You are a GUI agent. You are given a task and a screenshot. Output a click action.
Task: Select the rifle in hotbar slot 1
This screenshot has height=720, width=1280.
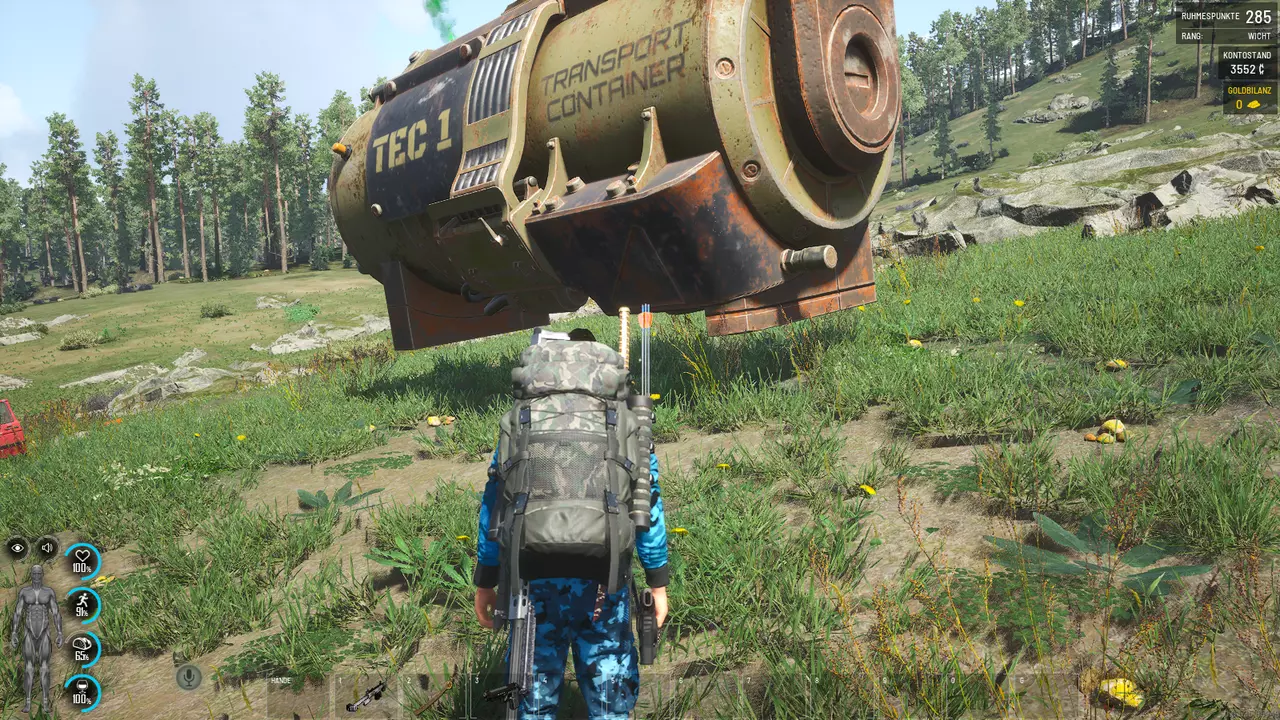coord(366,695)
